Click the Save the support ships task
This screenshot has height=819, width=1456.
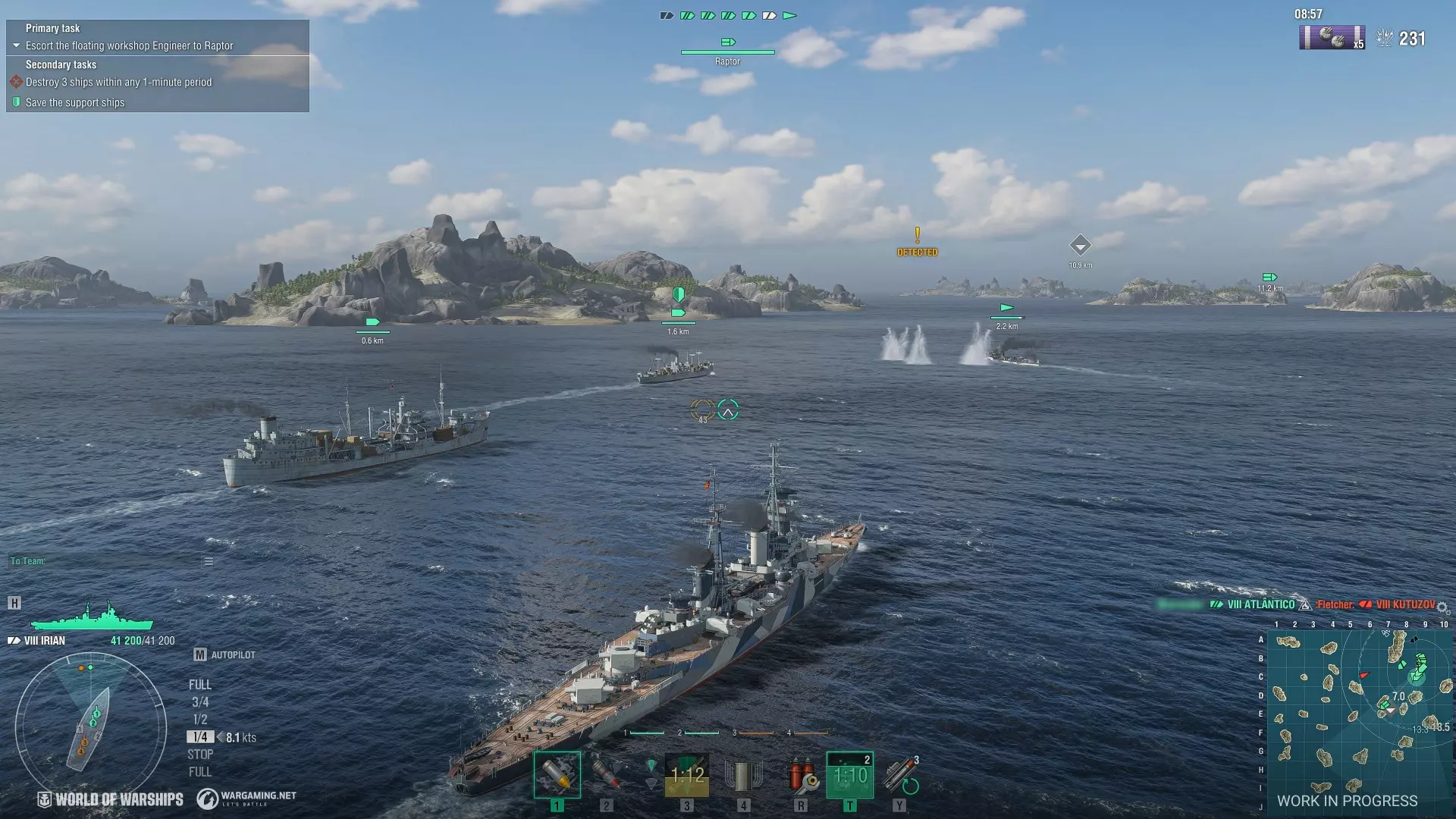(x=74, y=102)
